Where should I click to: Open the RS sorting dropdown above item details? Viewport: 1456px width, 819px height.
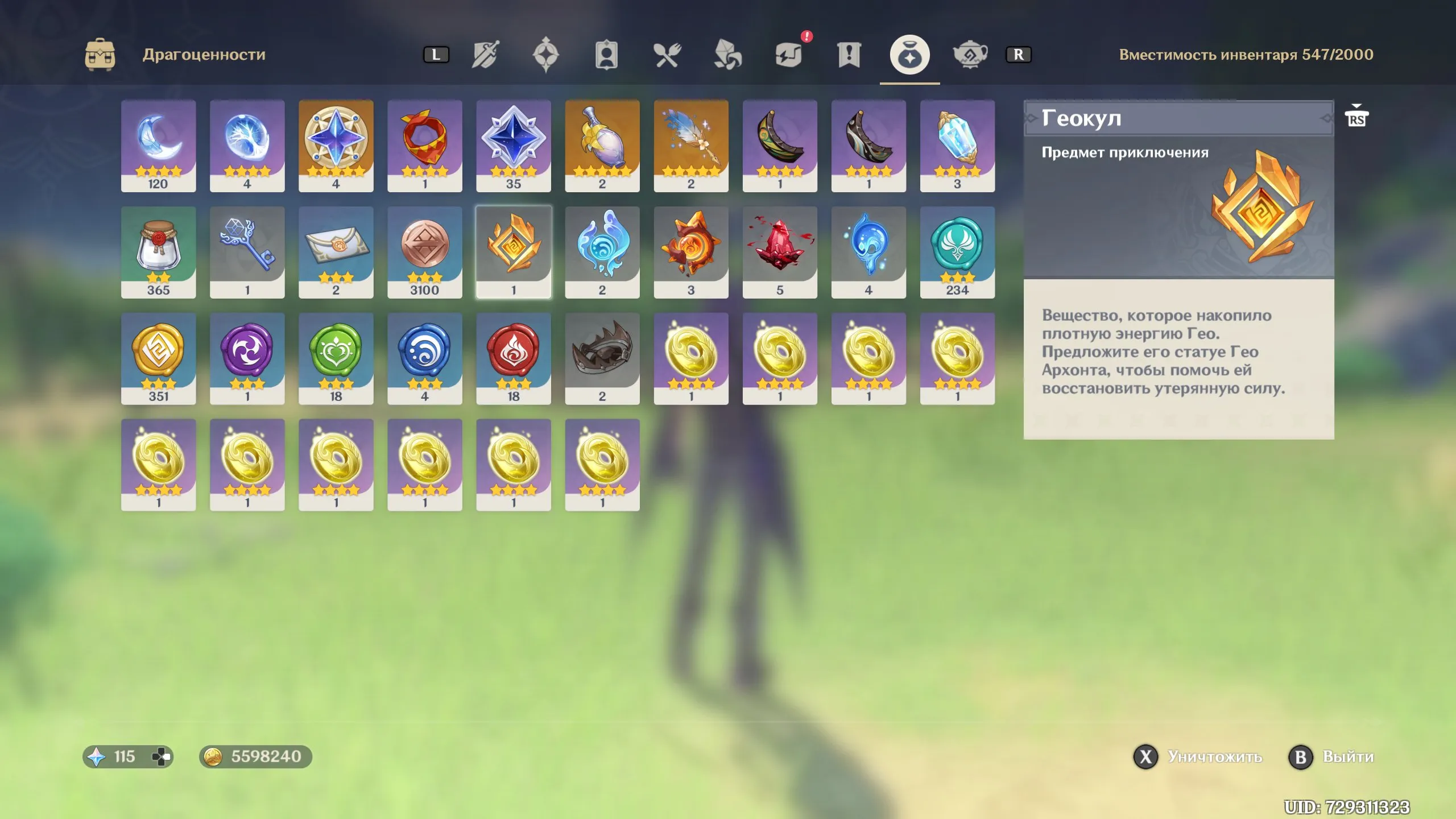pyautogui.click(x=1358, y=117)
